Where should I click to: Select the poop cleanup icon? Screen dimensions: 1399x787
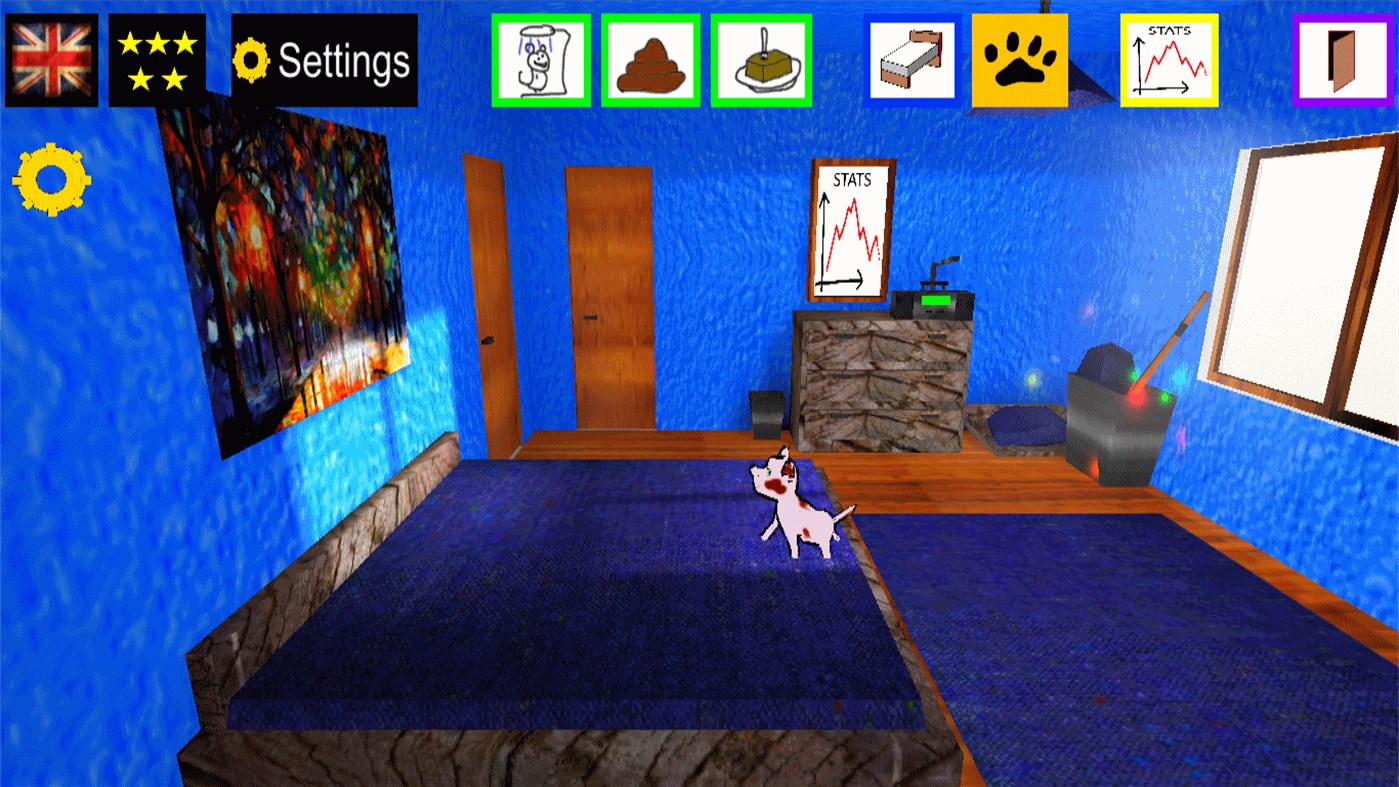click(651, 57)
